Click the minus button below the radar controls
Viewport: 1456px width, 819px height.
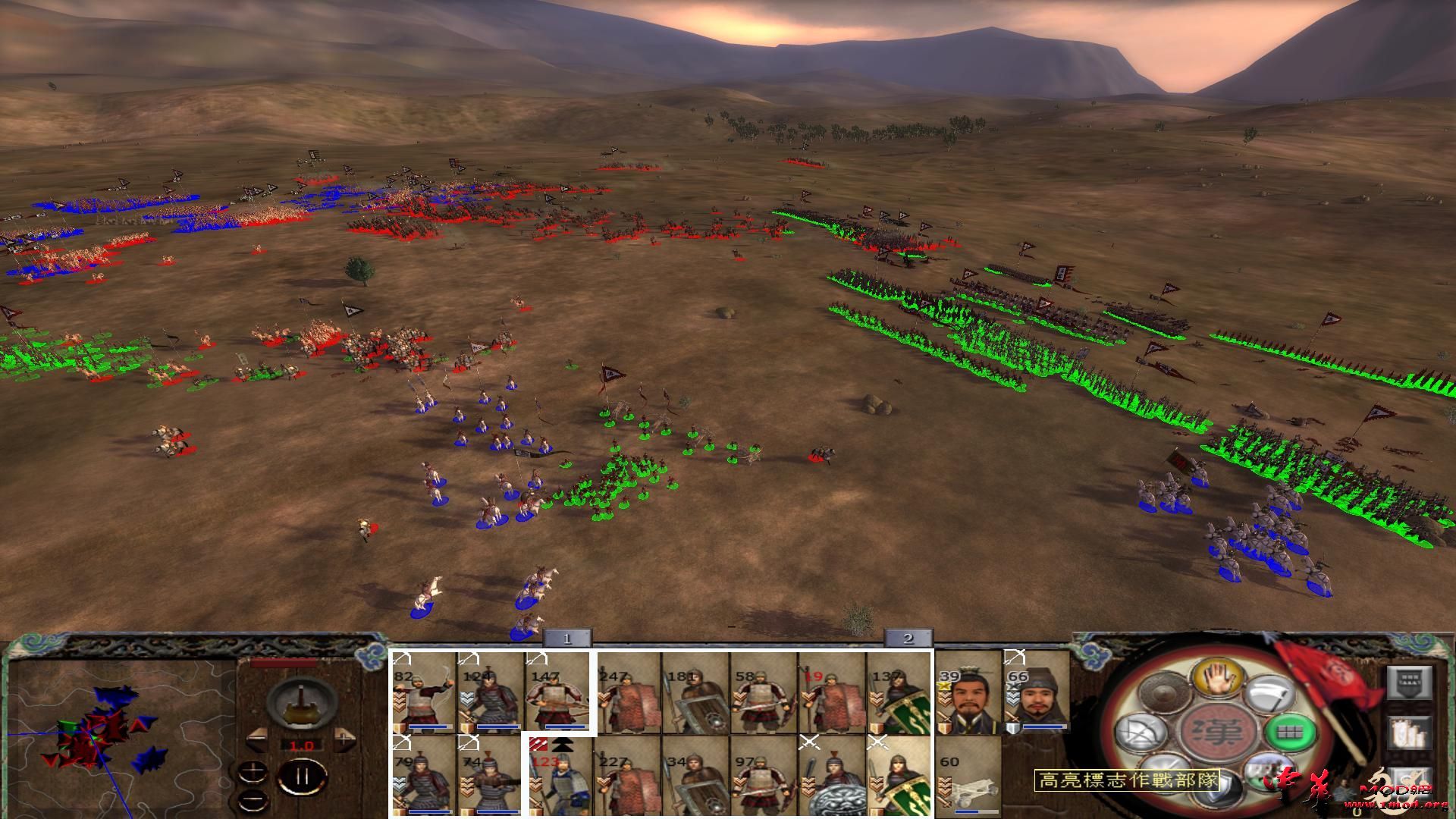[253, 799]
